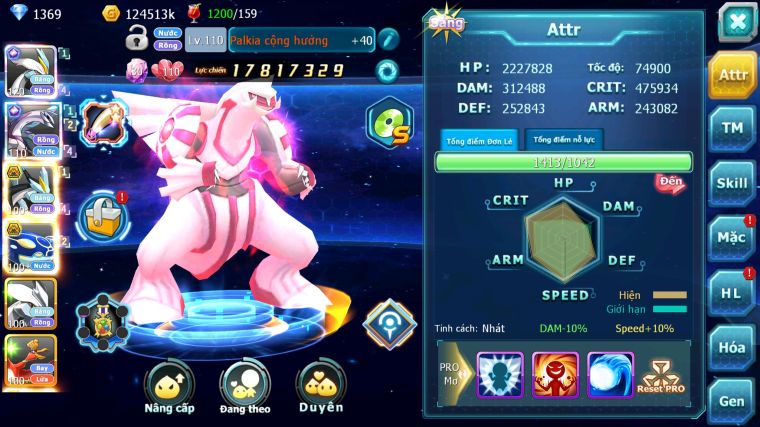Edit Pokémon name with pencil icon
Screen dimensions: 760x427
[388, 40]
